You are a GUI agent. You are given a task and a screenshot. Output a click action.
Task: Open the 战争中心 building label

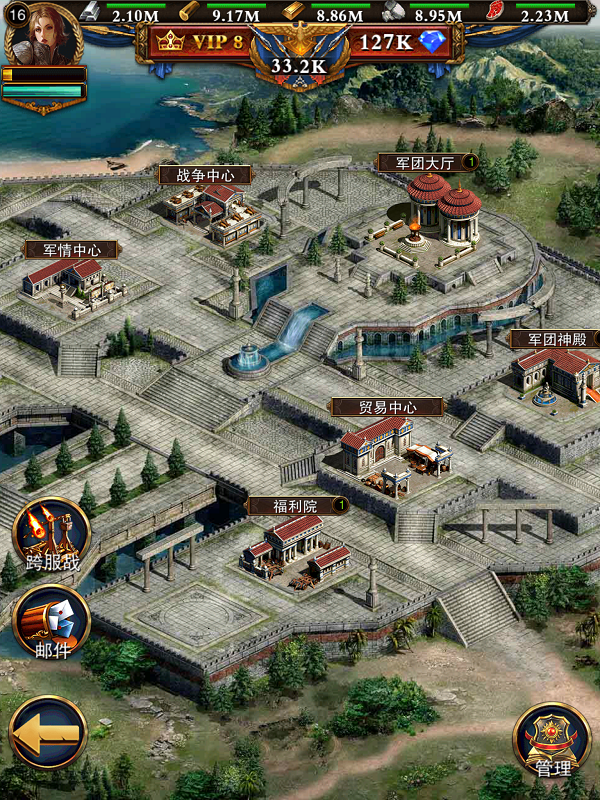205,175
